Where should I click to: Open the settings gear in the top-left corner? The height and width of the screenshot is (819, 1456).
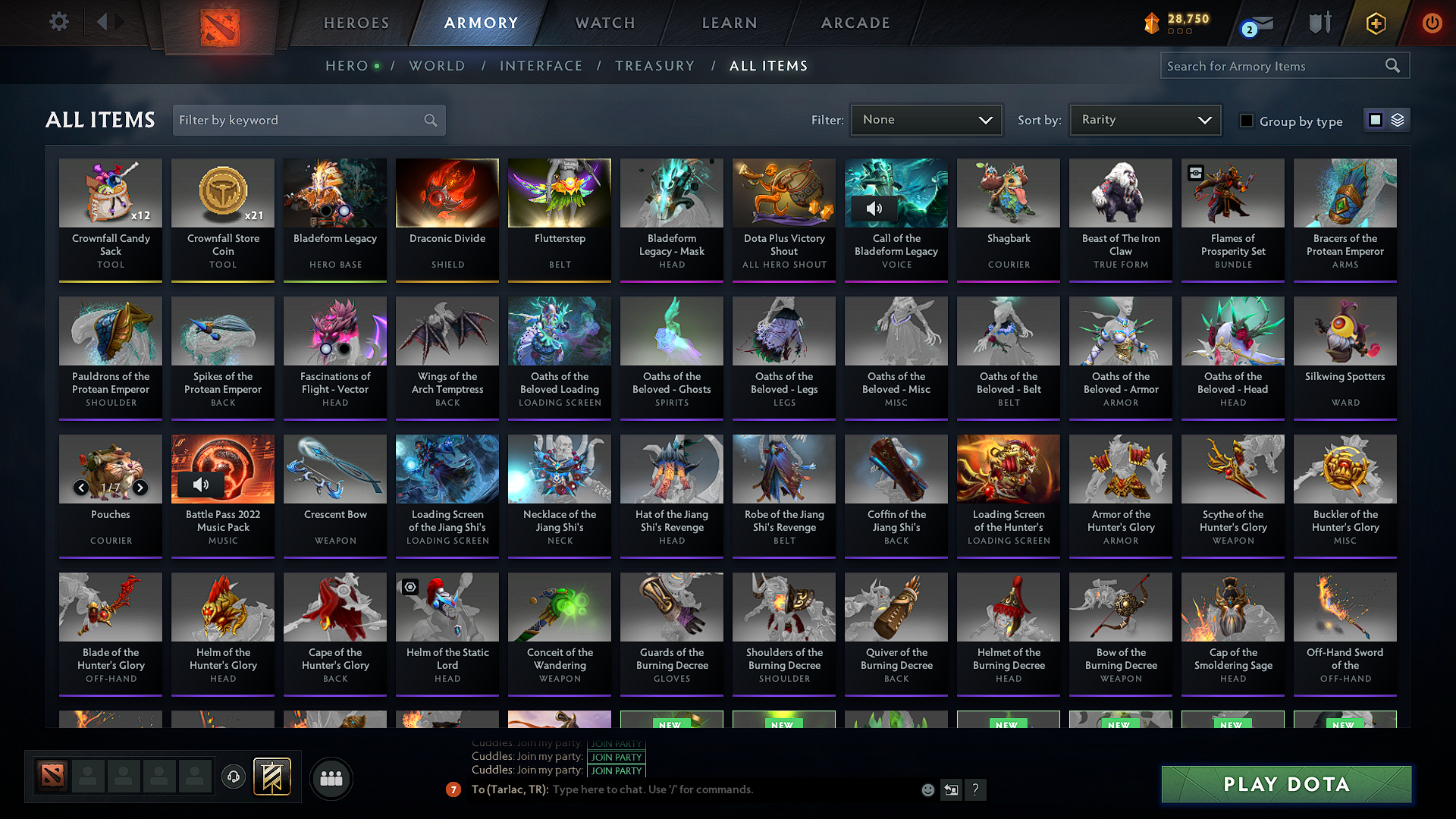point(58,22)
